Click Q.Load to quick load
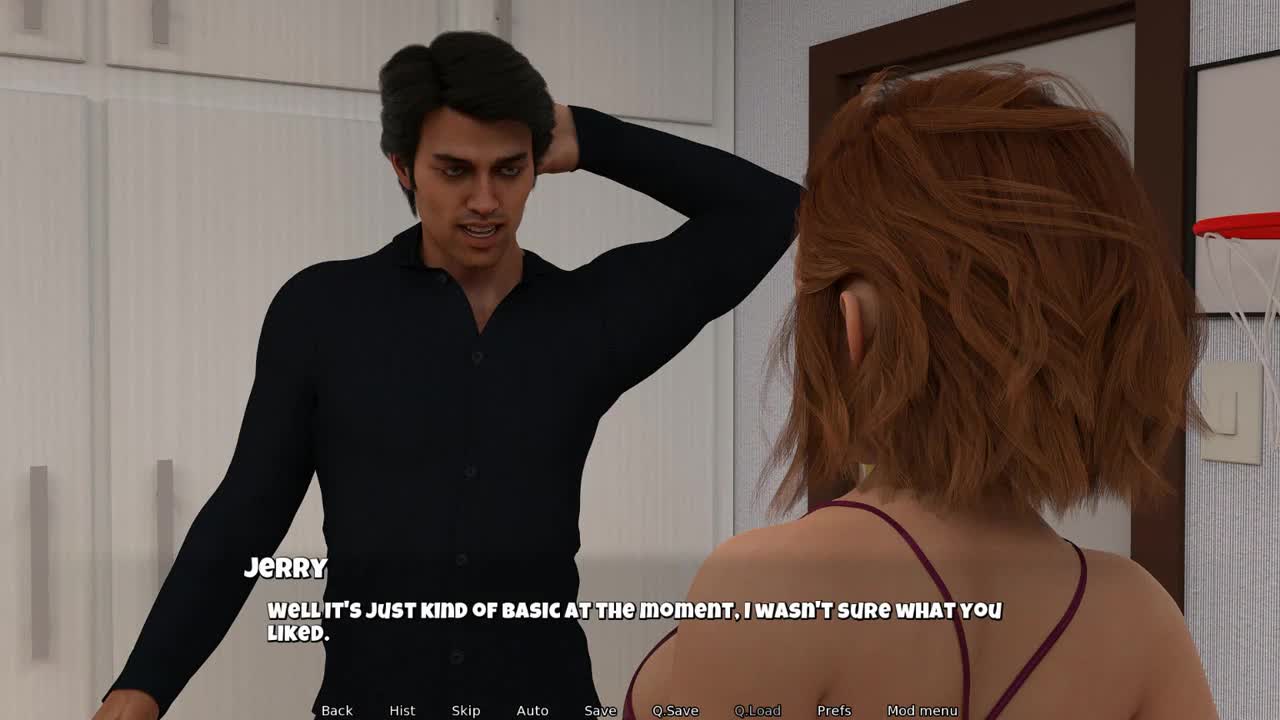The height and width of the screenshot is (720, 1280). pyautogui.click(x=757, y=710)
